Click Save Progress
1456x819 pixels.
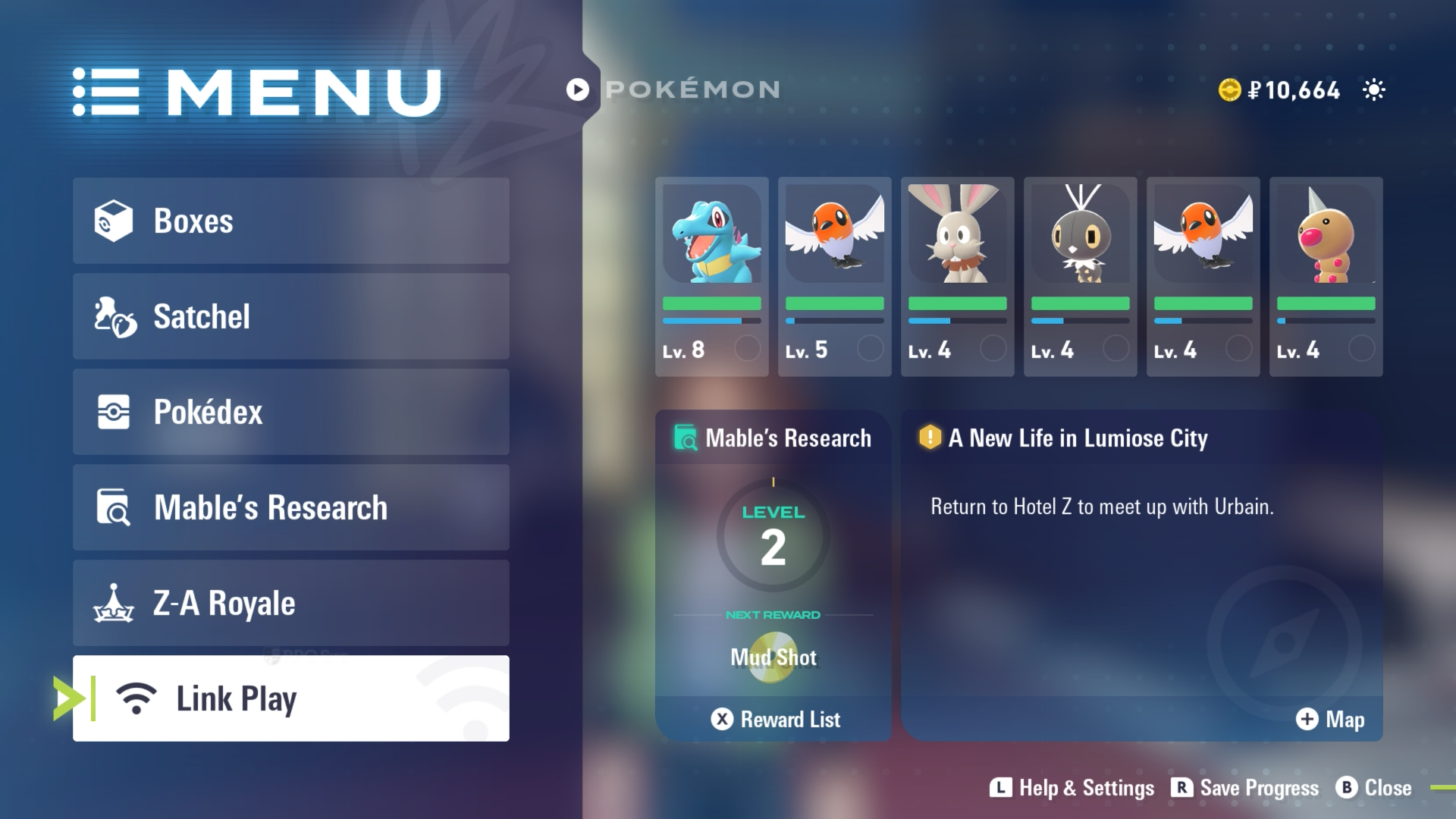(1245, 788)
